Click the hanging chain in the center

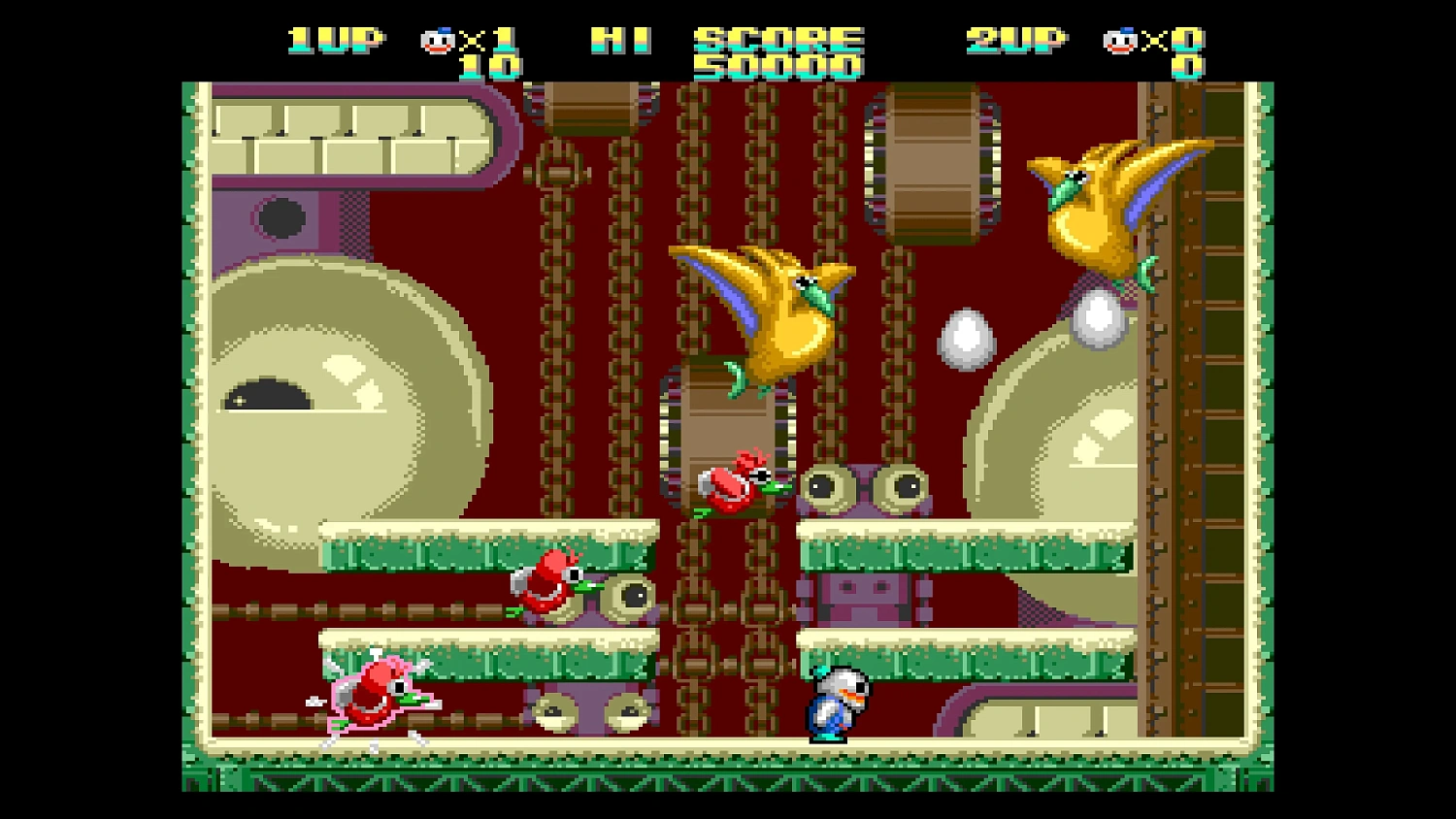coord(694,388)
